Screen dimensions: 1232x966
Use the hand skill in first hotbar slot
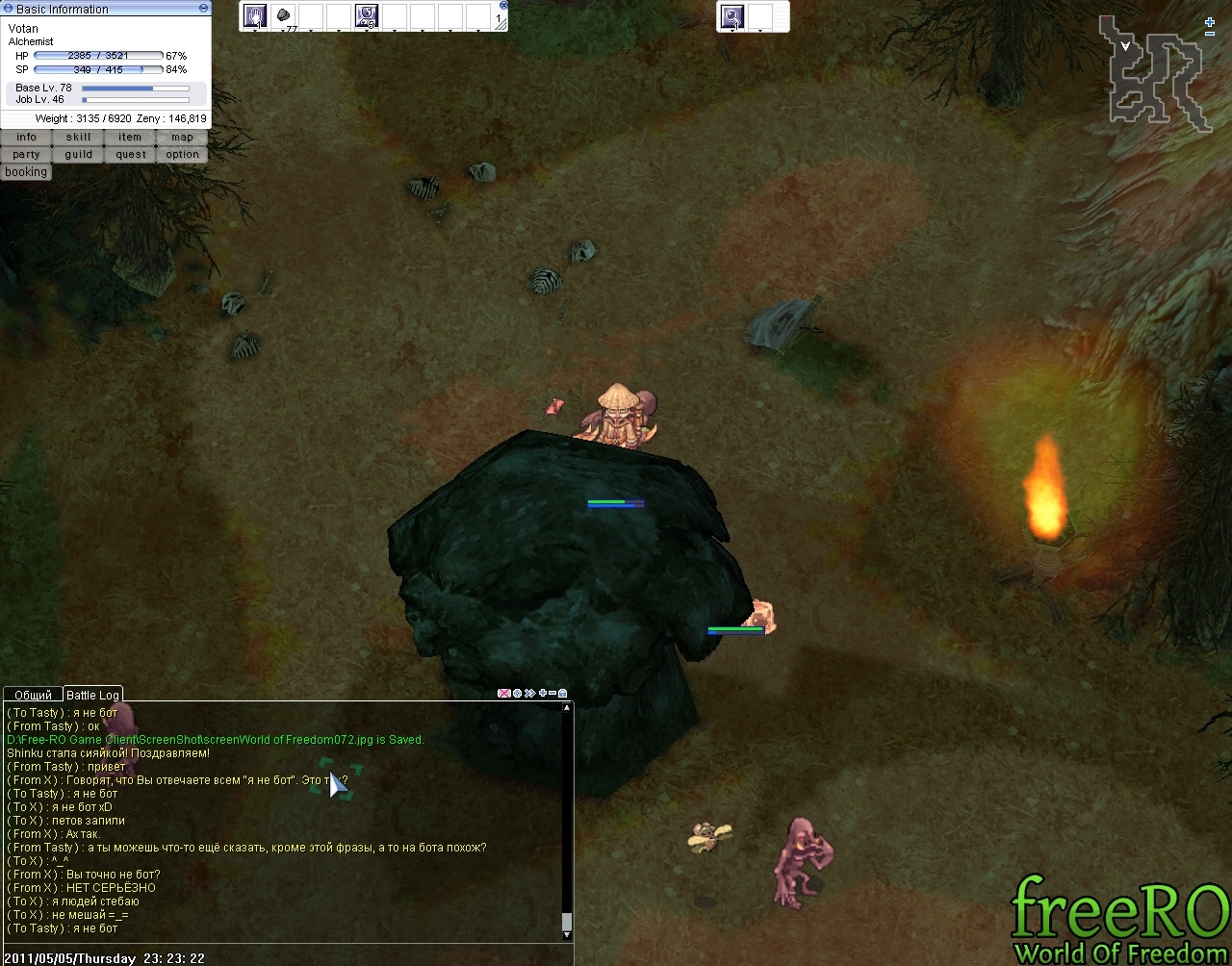(255, 15)
